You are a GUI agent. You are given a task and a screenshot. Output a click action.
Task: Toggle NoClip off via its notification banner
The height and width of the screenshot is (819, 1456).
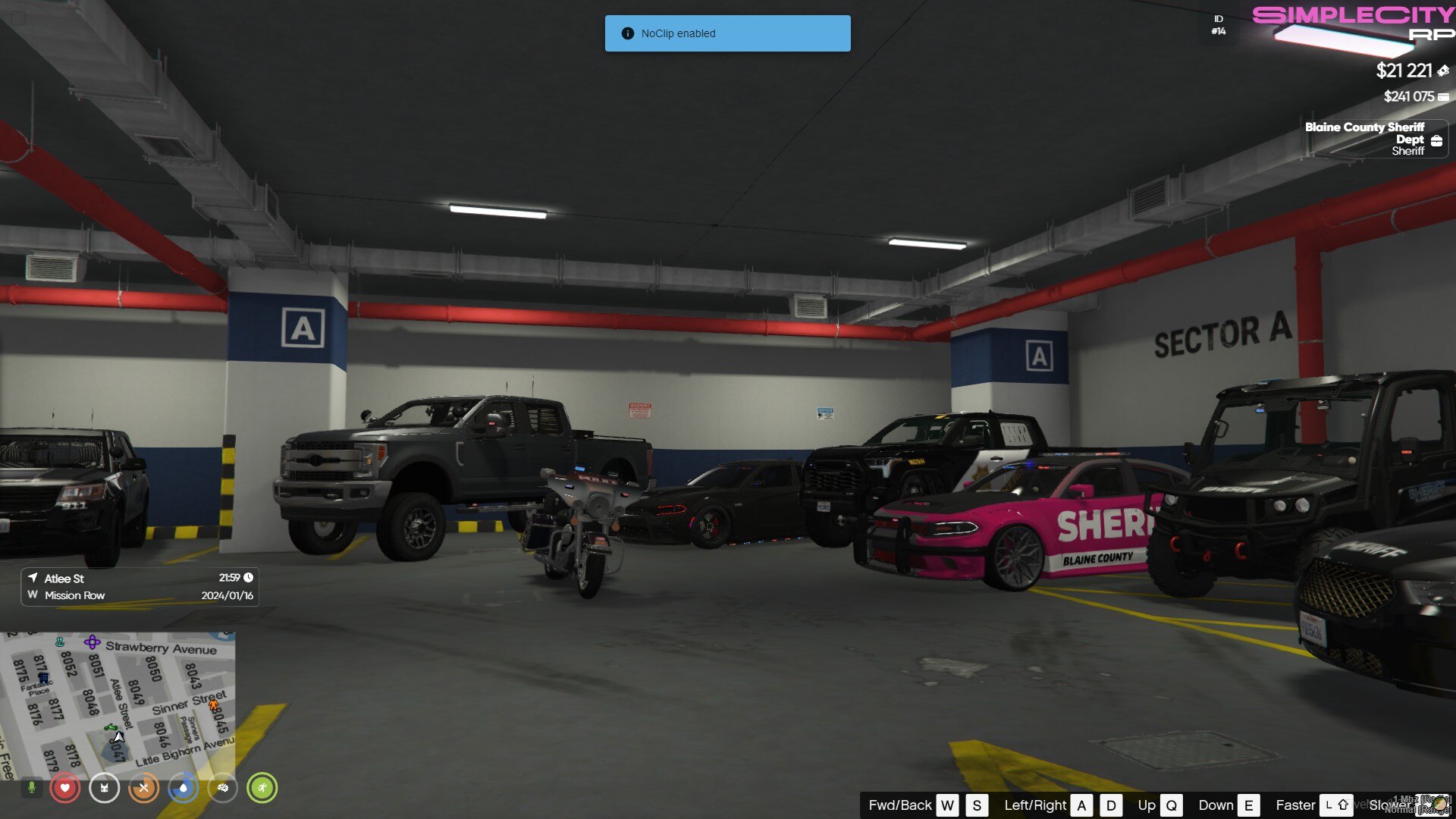(x=727, y=33)
